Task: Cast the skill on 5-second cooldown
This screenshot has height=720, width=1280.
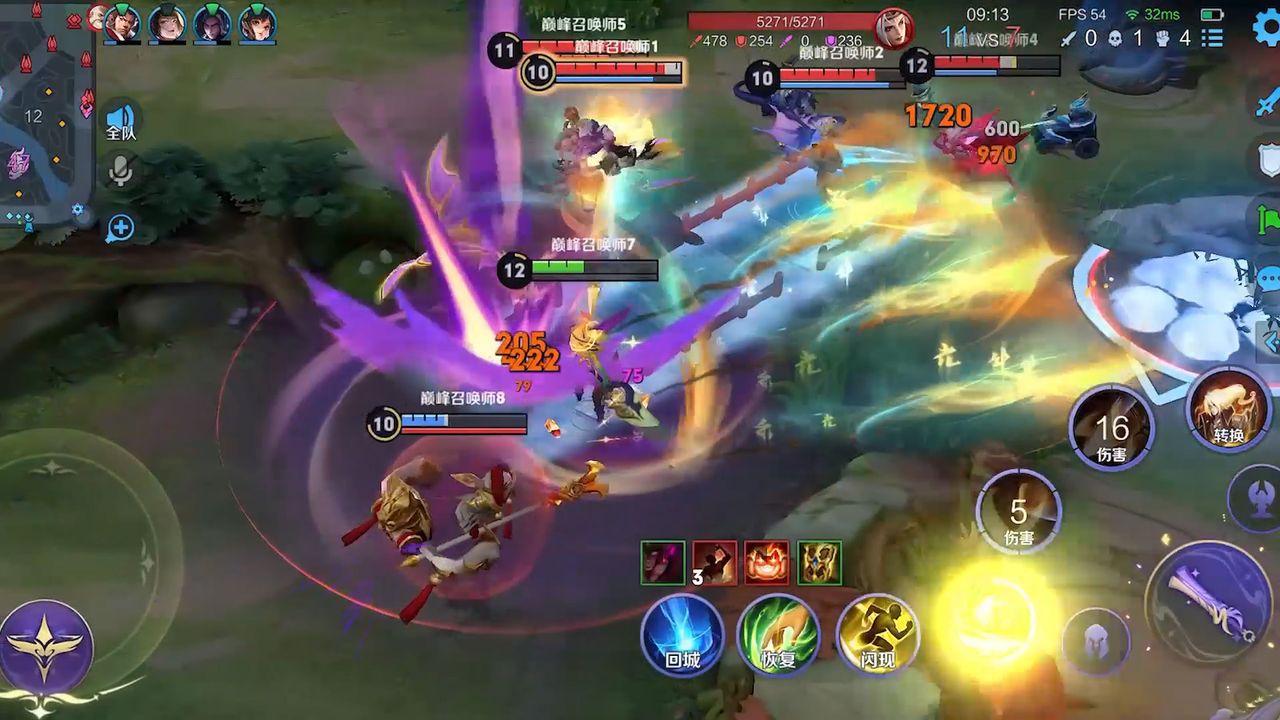Action: coord(1018,512)
